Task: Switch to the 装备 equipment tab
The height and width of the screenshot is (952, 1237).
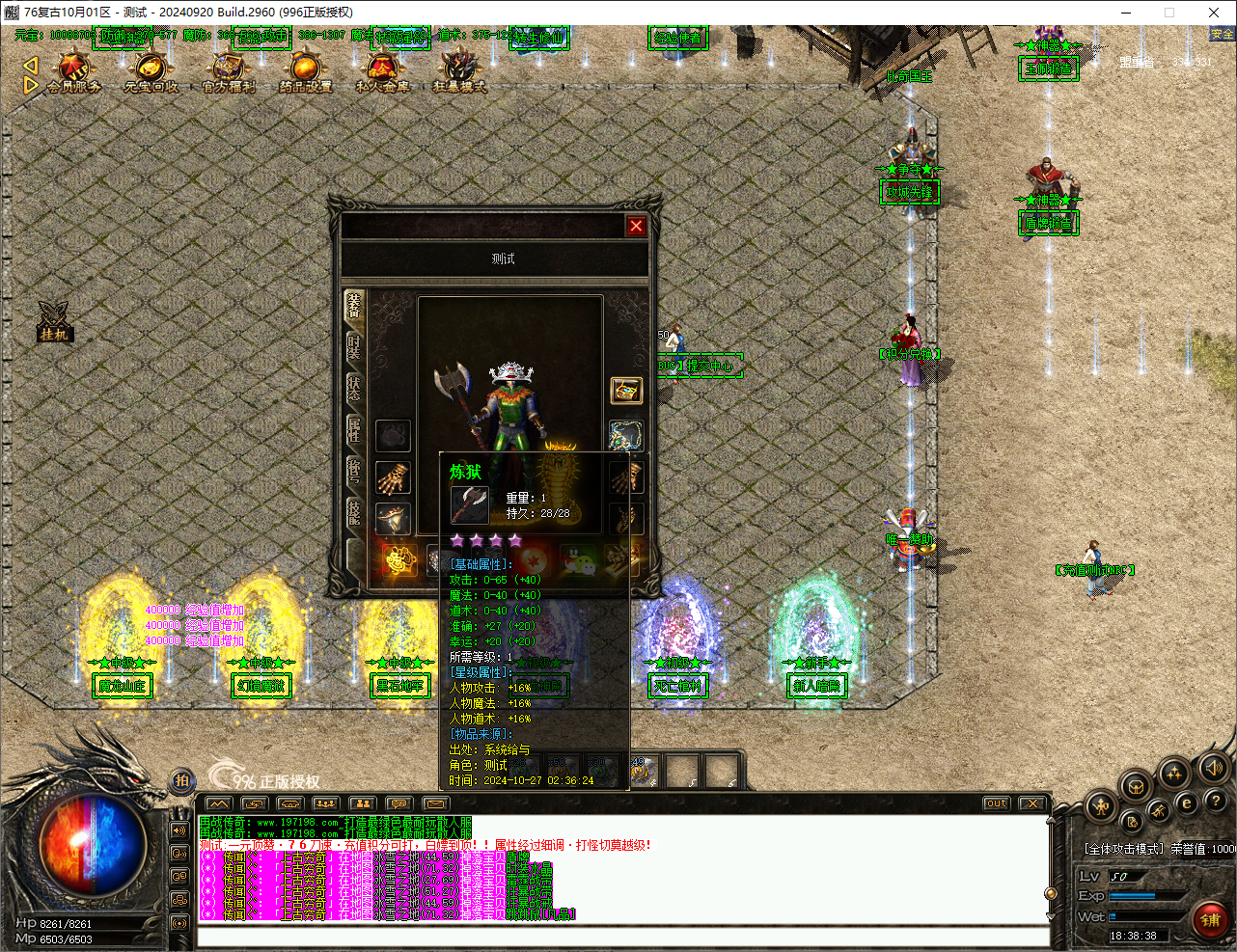Action: coord(351,304)
